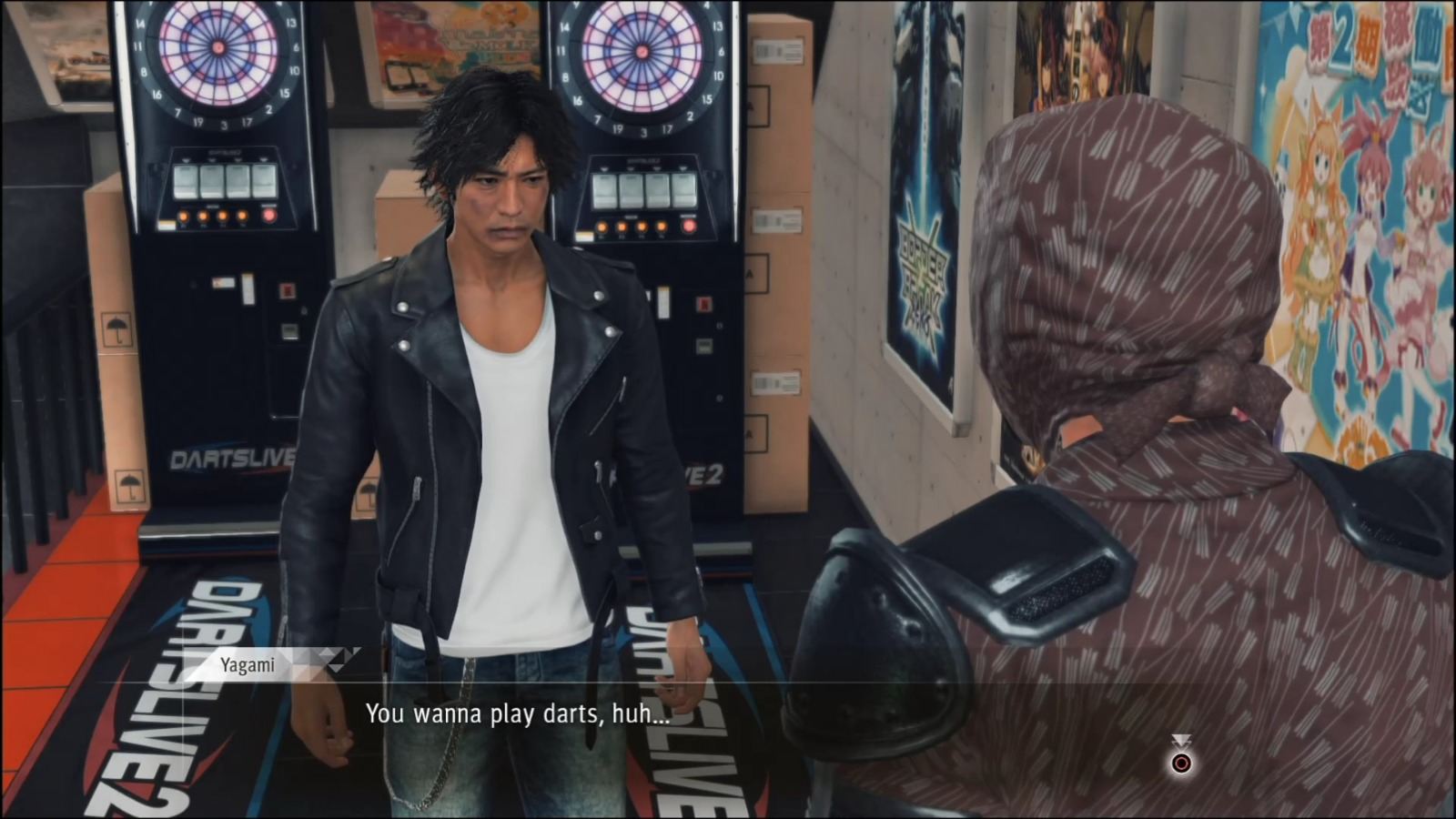Expand the first score display window on the left machine
Image resolution: width=1456 pixels, height=819 pixels.
186,180
